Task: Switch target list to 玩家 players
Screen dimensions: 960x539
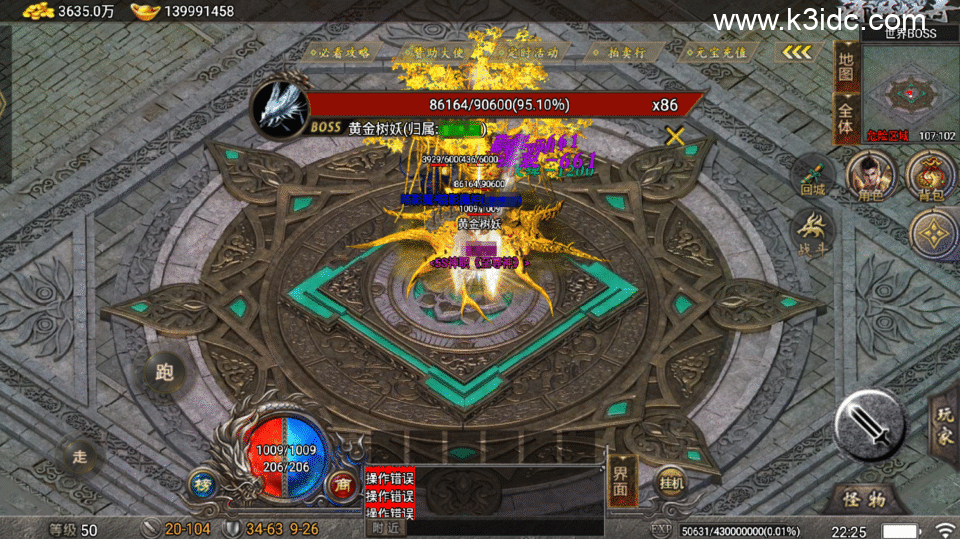Action: [944, 424]
